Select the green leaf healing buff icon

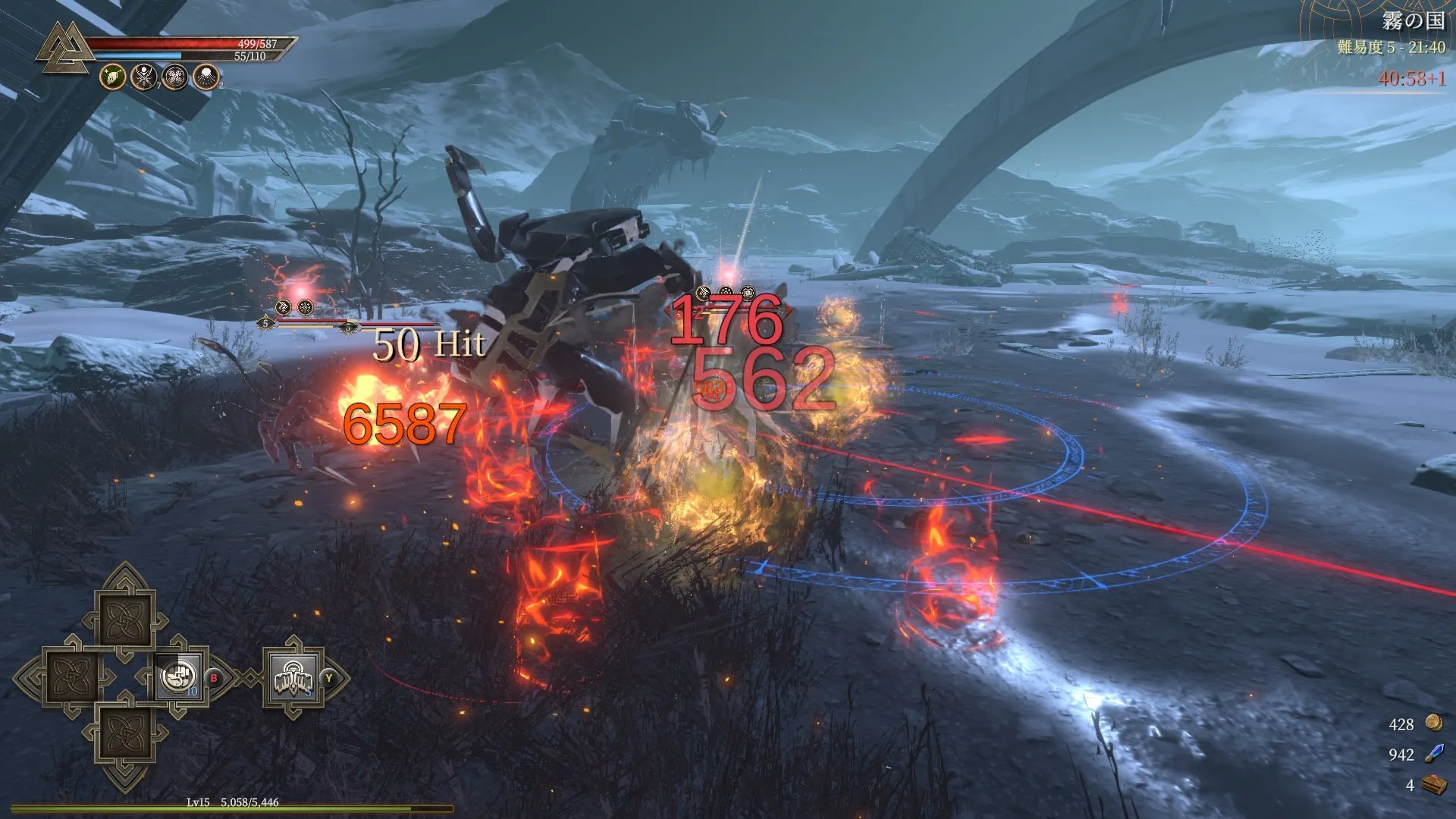pyautogui.click(x=113, y=77)
